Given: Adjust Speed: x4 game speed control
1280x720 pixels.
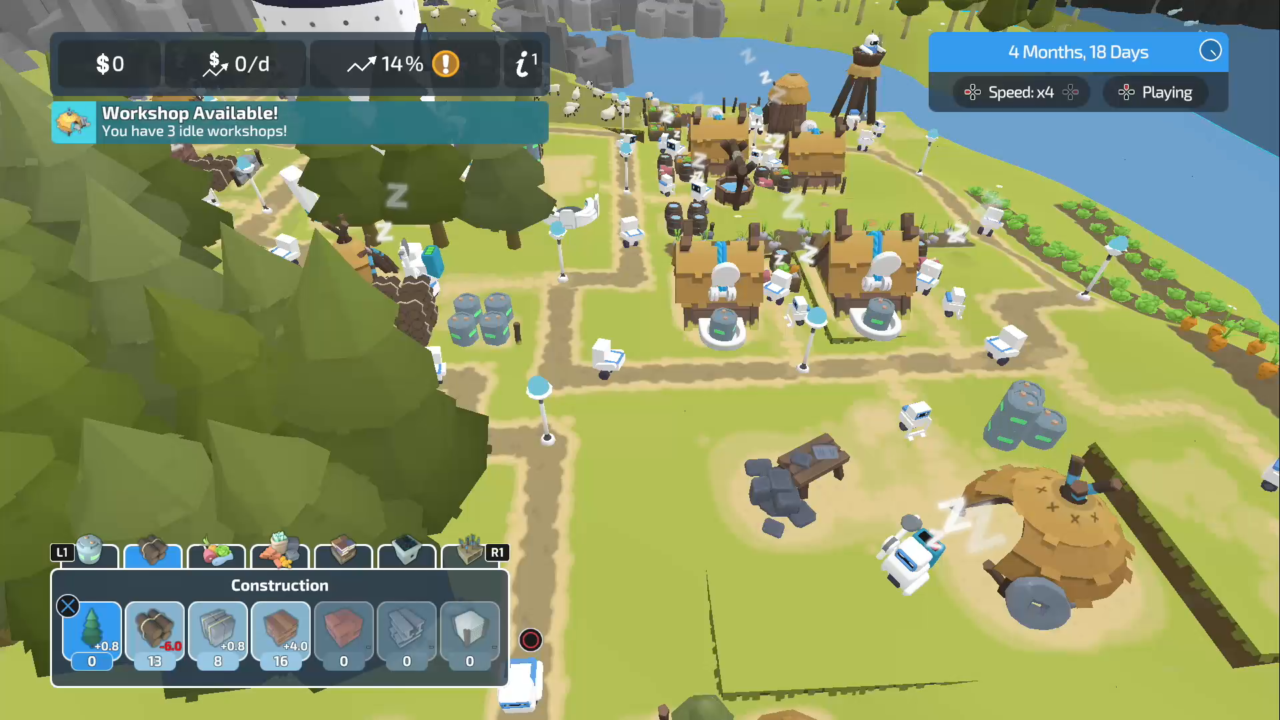Looking at the screenshot, I should pos(1021,92).
